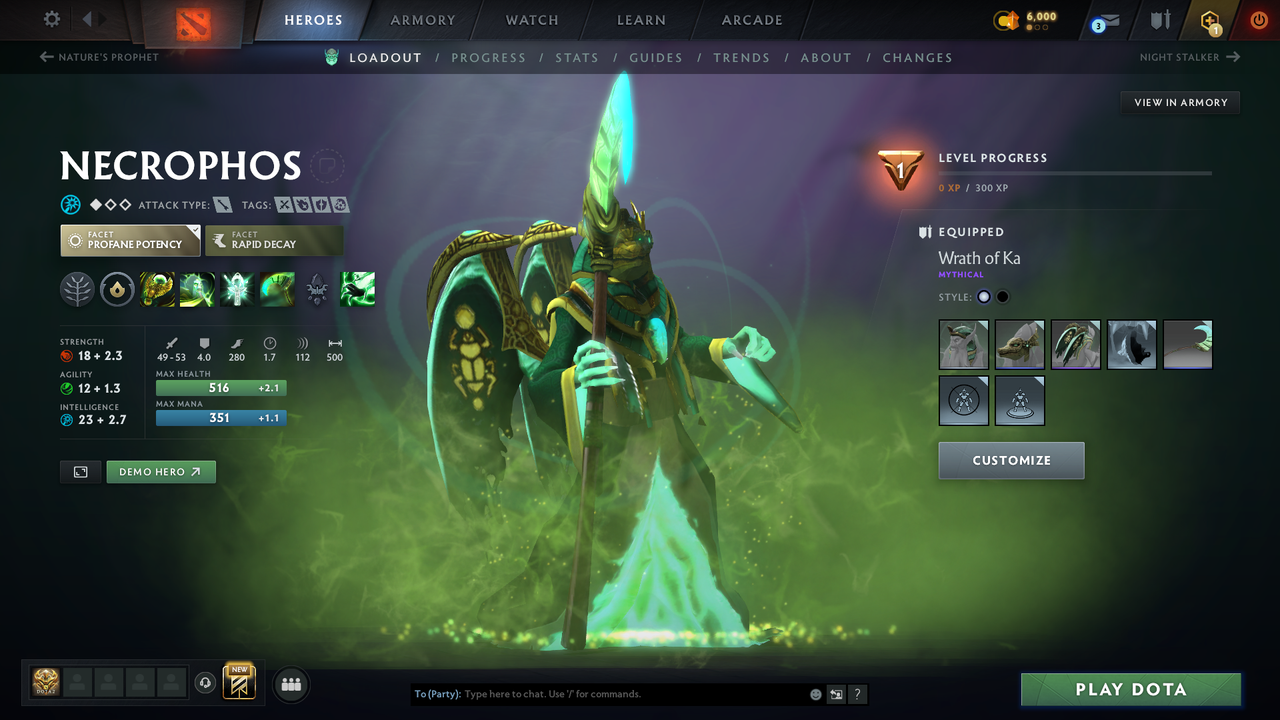Screen dimensions: 1280x720
Task: Select the Death Pulse ability icon
Action: (x=157, y=289)
